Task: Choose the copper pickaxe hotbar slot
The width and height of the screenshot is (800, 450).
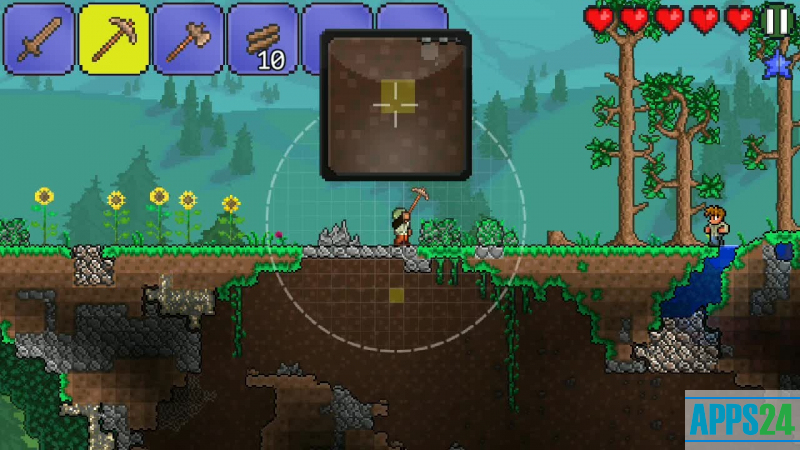Action: [113, 39]
